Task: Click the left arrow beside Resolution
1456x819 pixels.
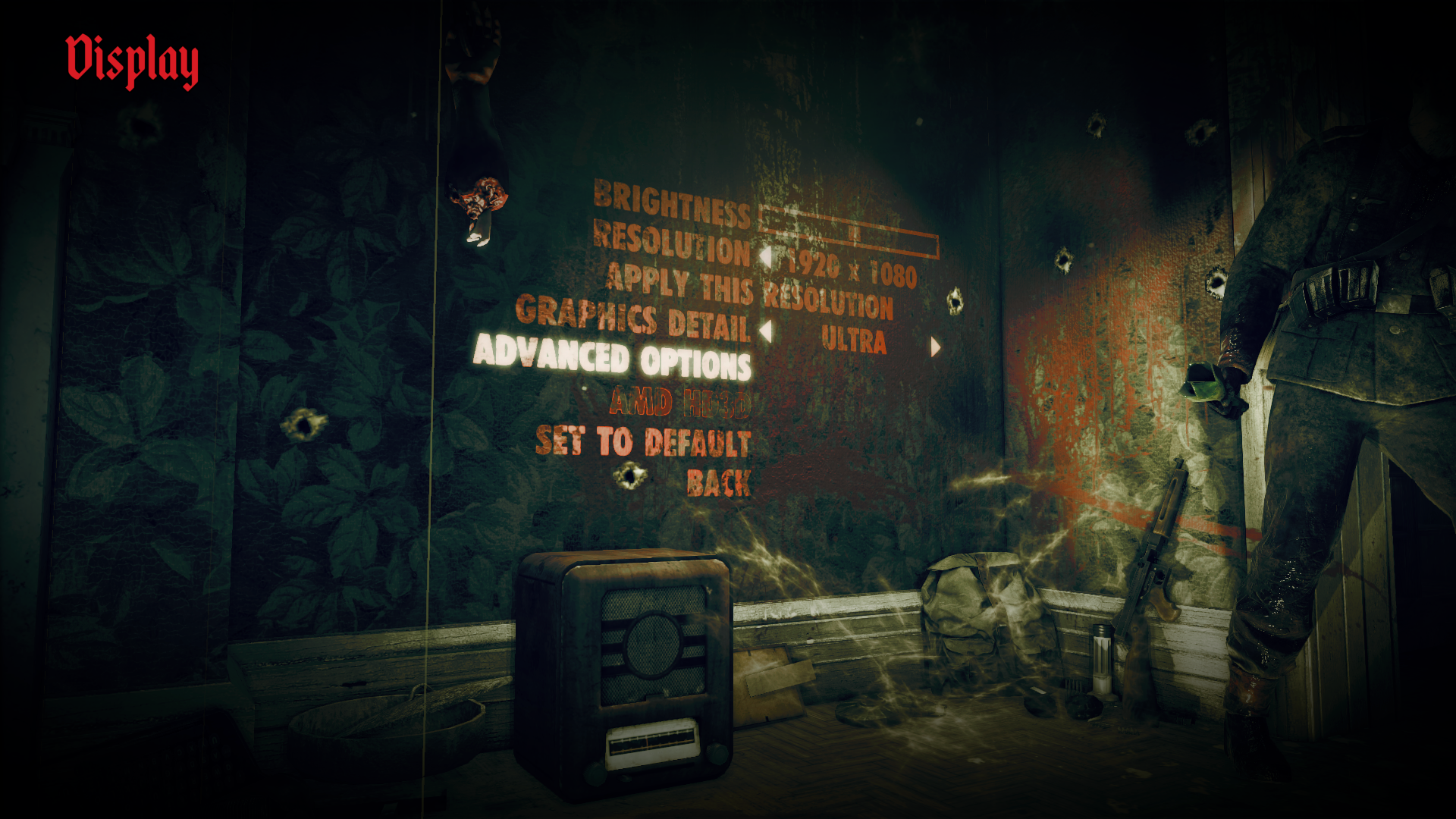Action: pos(766,257)
